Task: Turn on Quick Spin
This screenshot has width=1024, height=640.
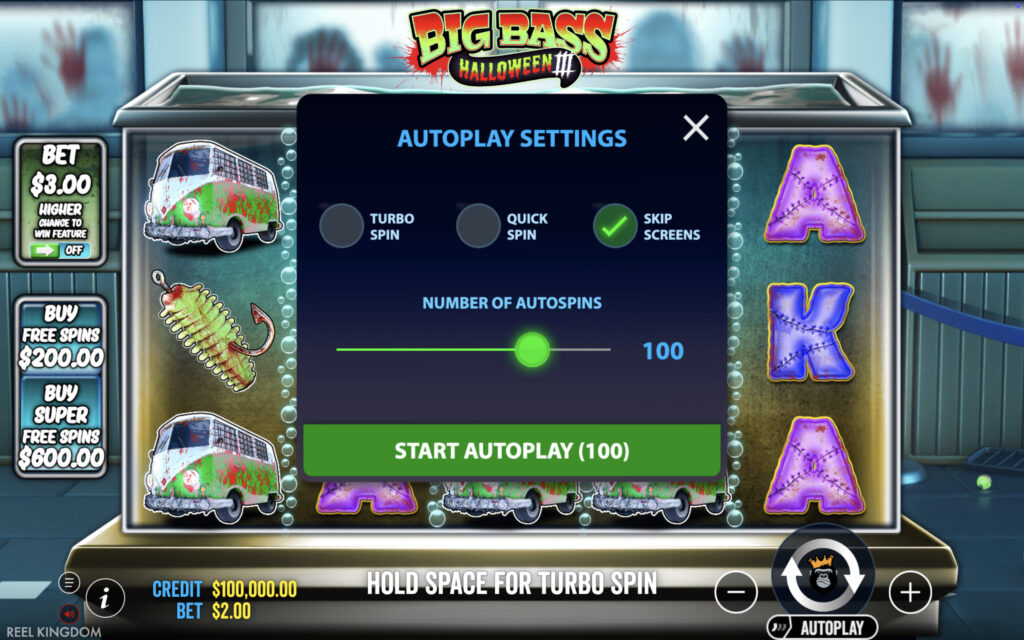Action: (478, 226)
